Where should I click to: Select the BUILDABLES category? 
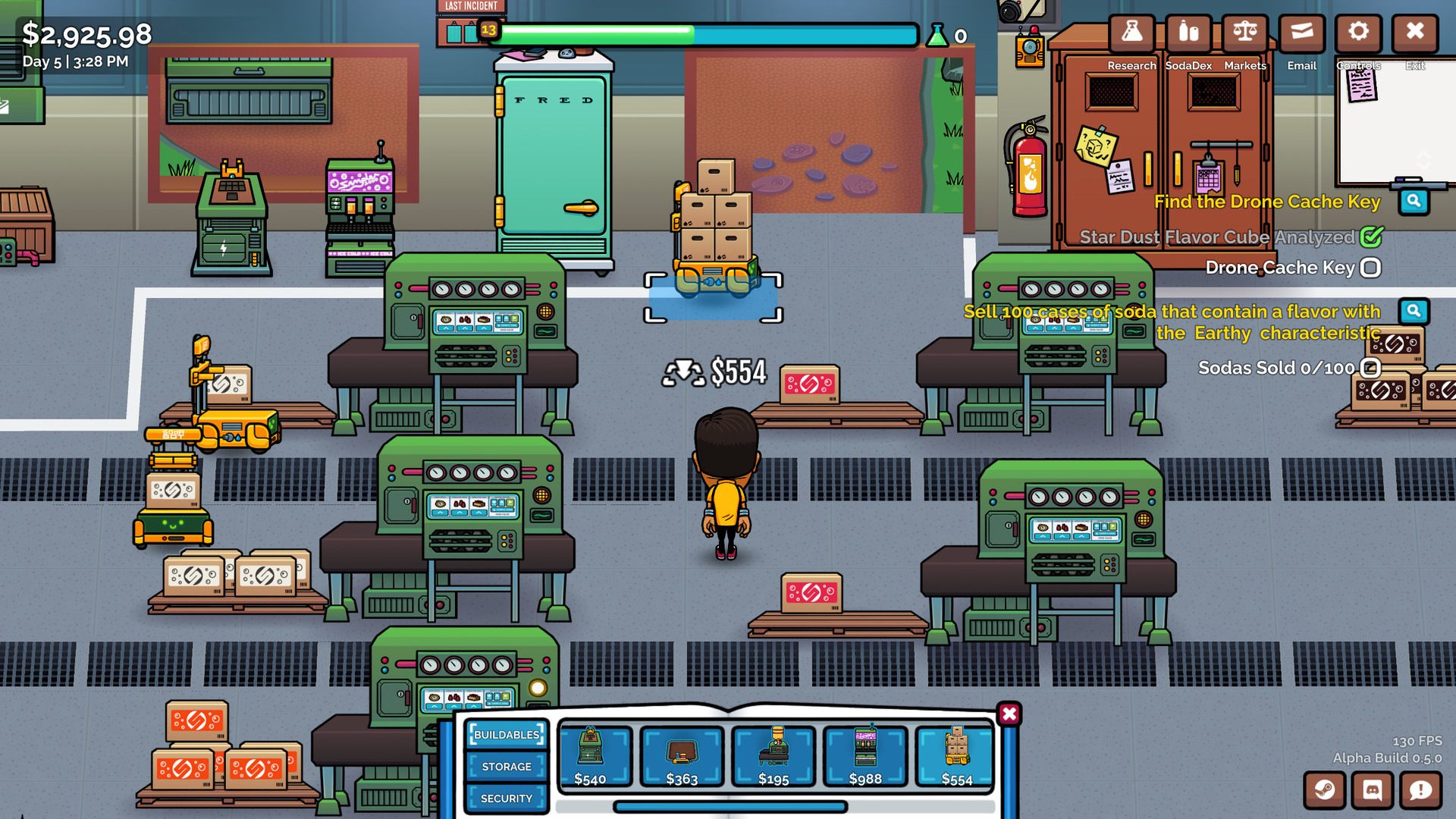pos(507,734)
